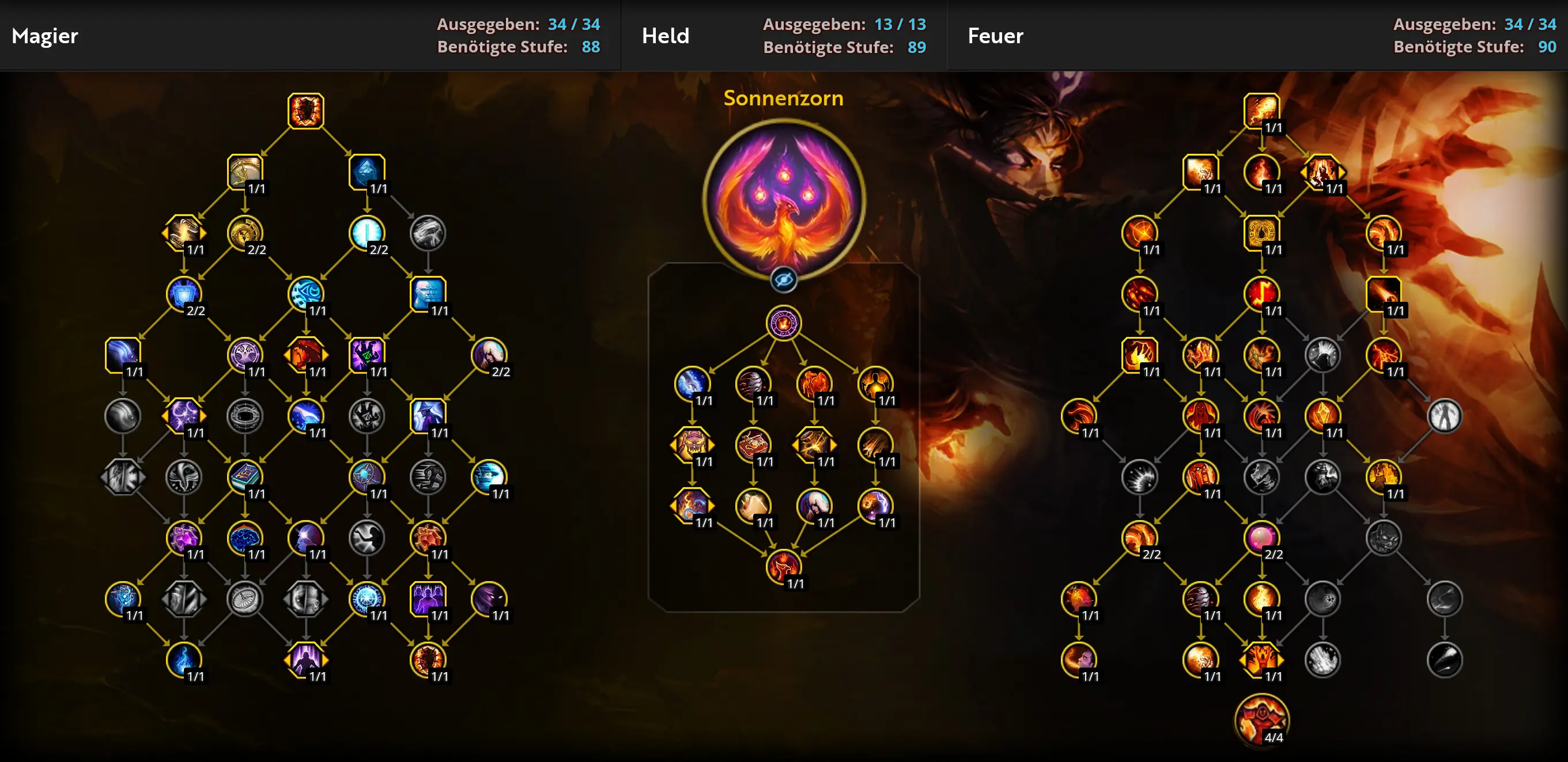Click the unselected white figure Feuer talent
The image size is (1568, 762).
tap(1445, 416)
